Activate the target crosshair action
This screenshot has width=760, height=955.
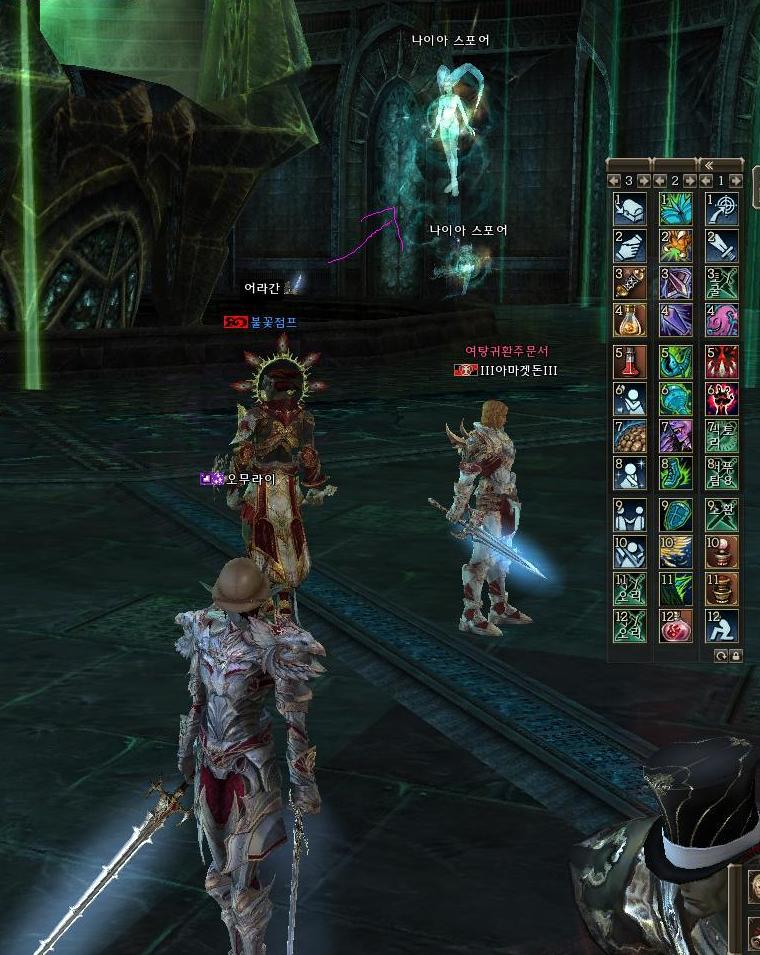[x=722, y=208]
